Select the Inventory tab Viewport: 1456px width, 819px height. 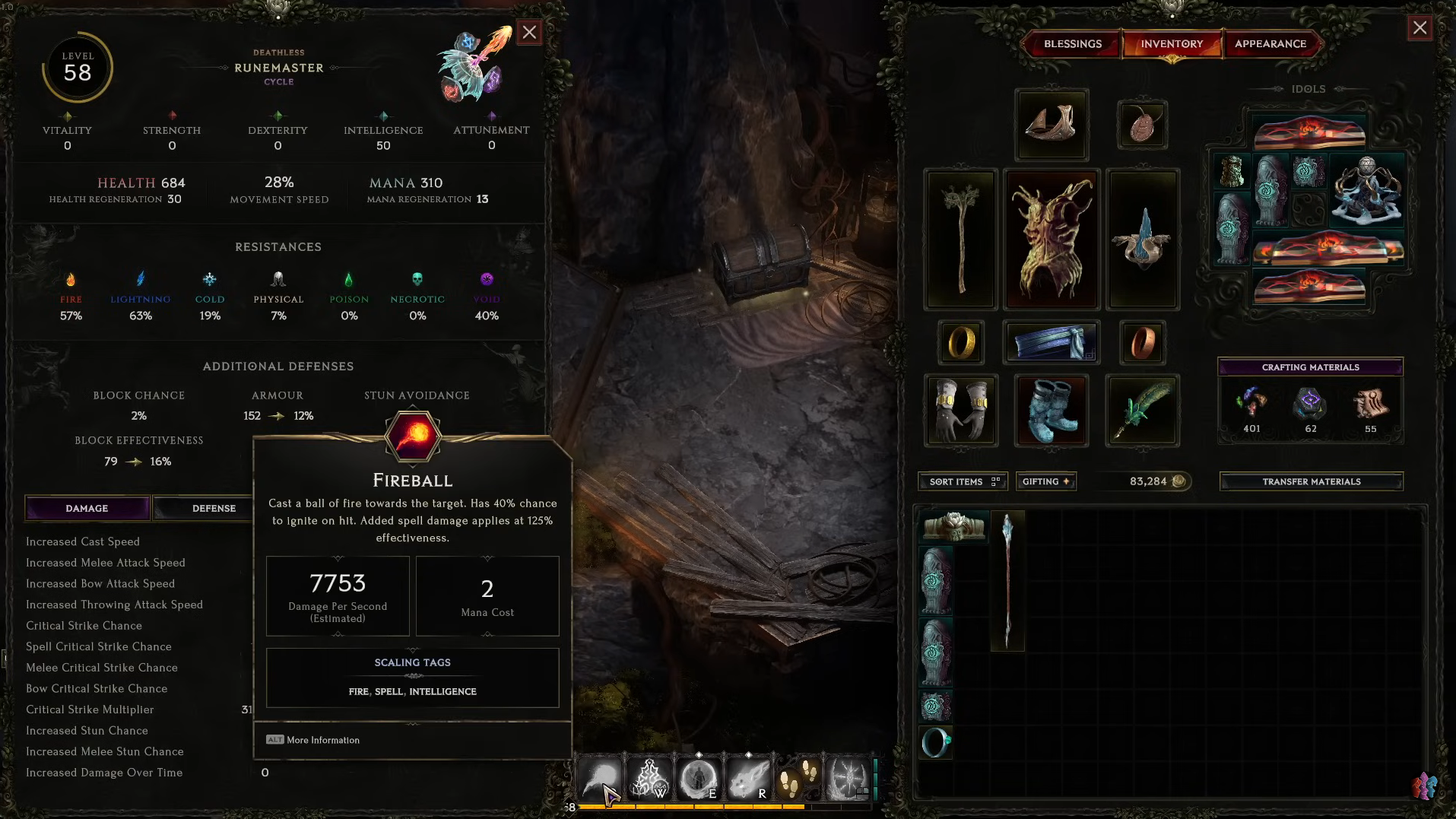1172,44
